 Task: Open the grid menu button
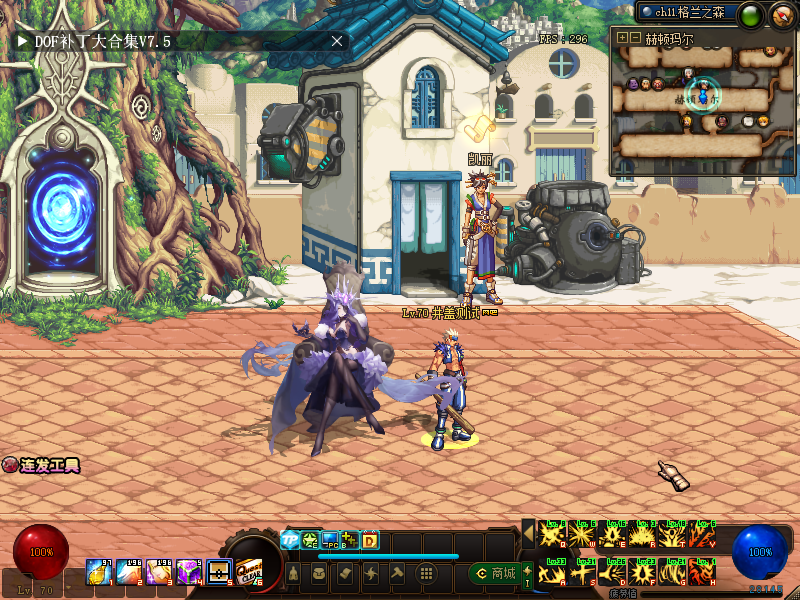coord(426,573)
